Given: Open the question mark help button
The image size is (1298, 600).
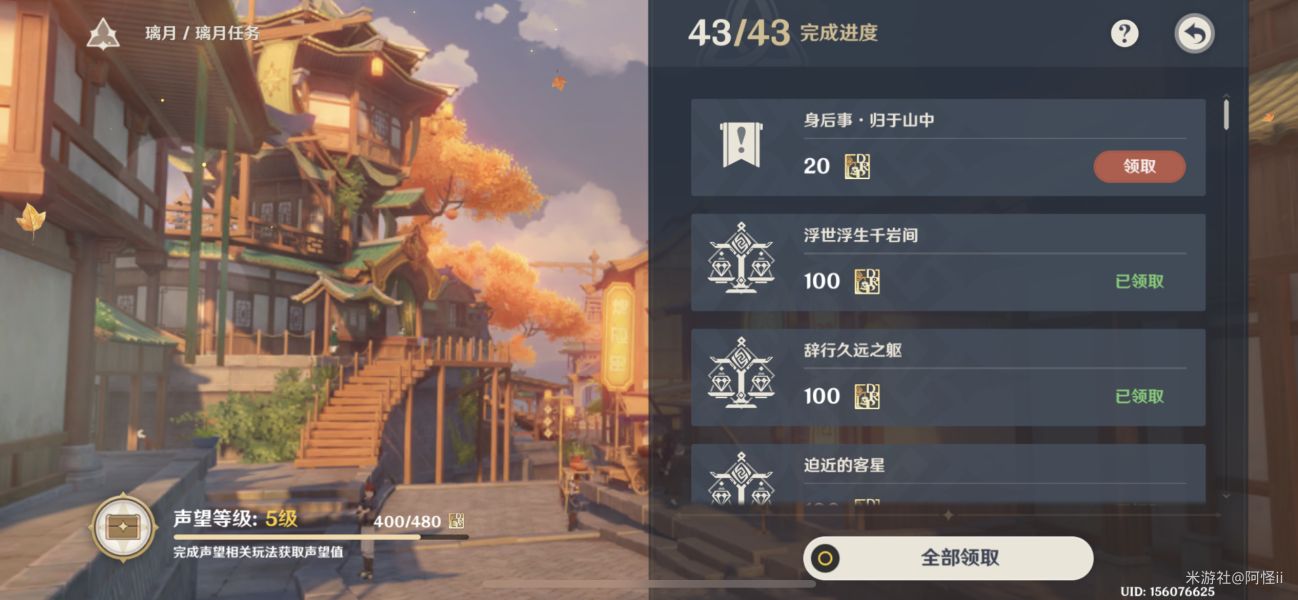Looking at the screenshot, I should click(1125, 33).
